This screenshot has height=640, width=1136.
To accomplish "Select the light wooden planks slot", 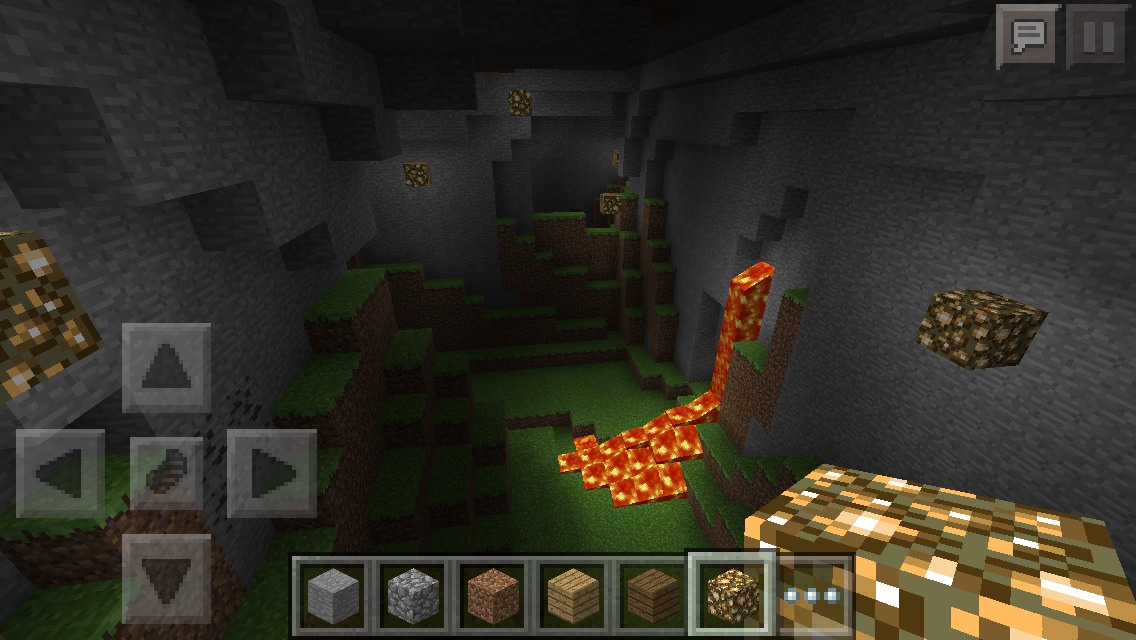I will (x=572, y=595).
